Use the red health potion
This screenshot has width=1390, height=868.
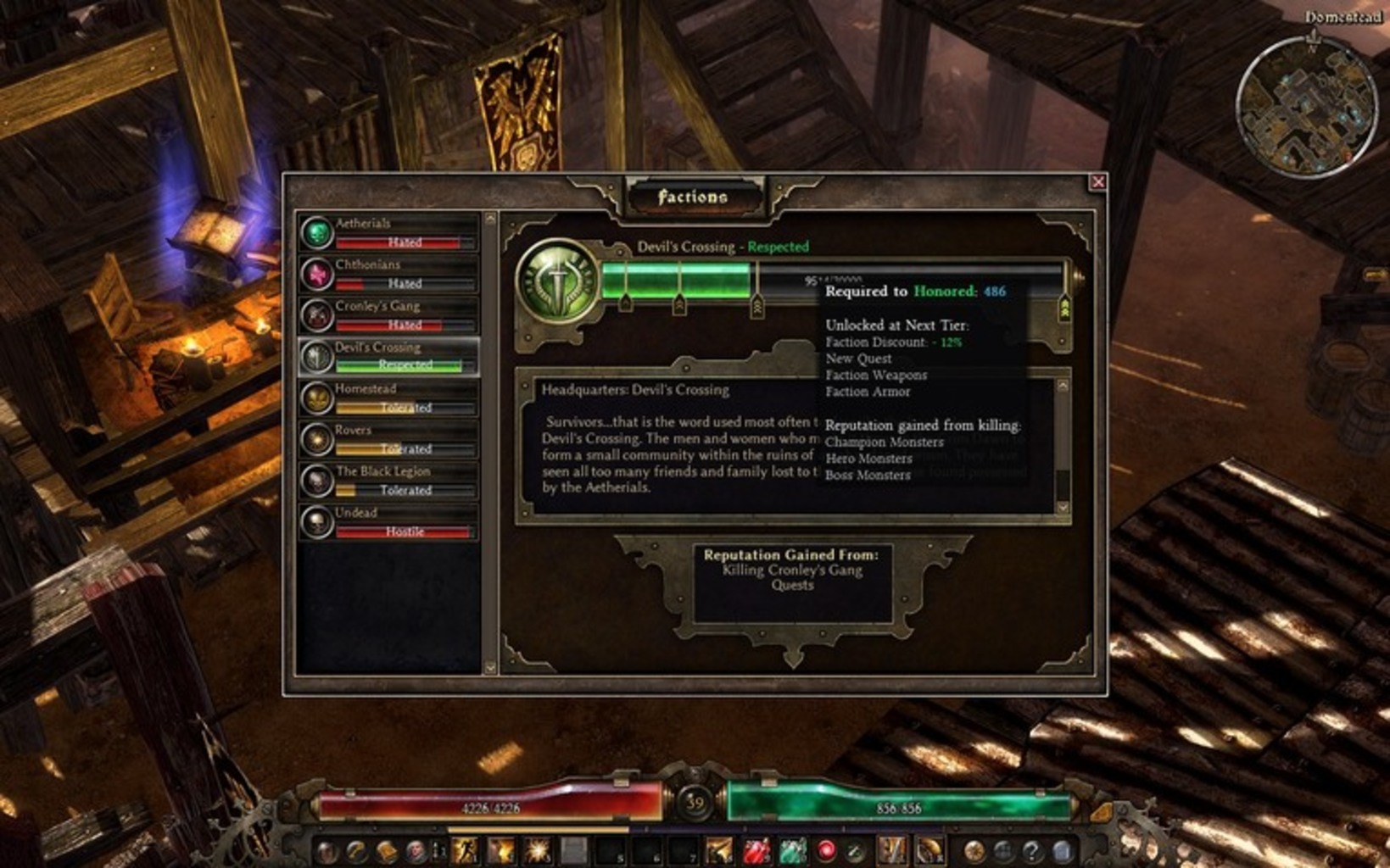(x=756, y=850)
